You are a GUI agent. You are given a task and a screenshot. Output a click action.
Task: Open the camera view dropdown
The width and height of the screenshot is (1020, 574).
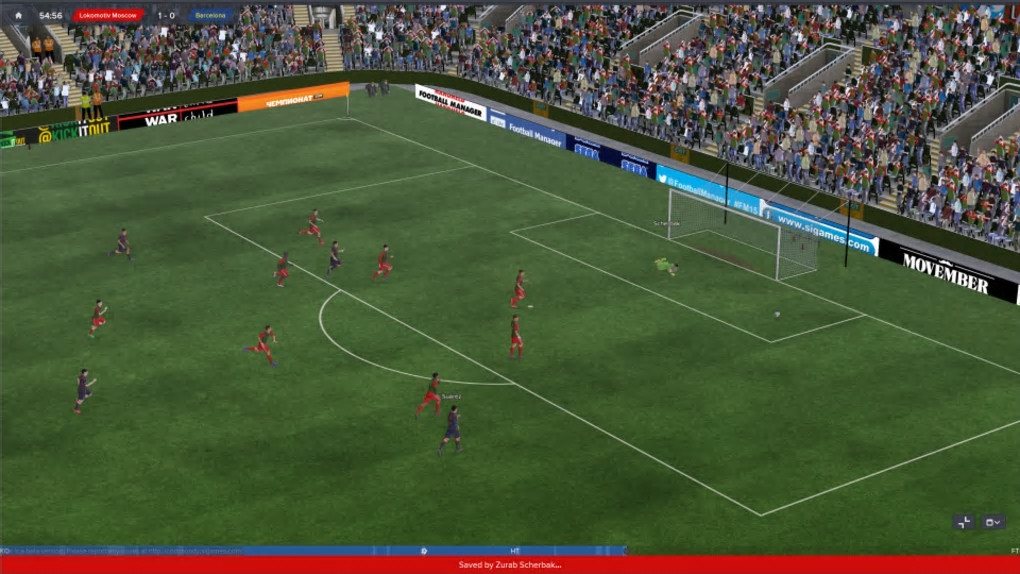pyautogui.click(x=992, y=522)
